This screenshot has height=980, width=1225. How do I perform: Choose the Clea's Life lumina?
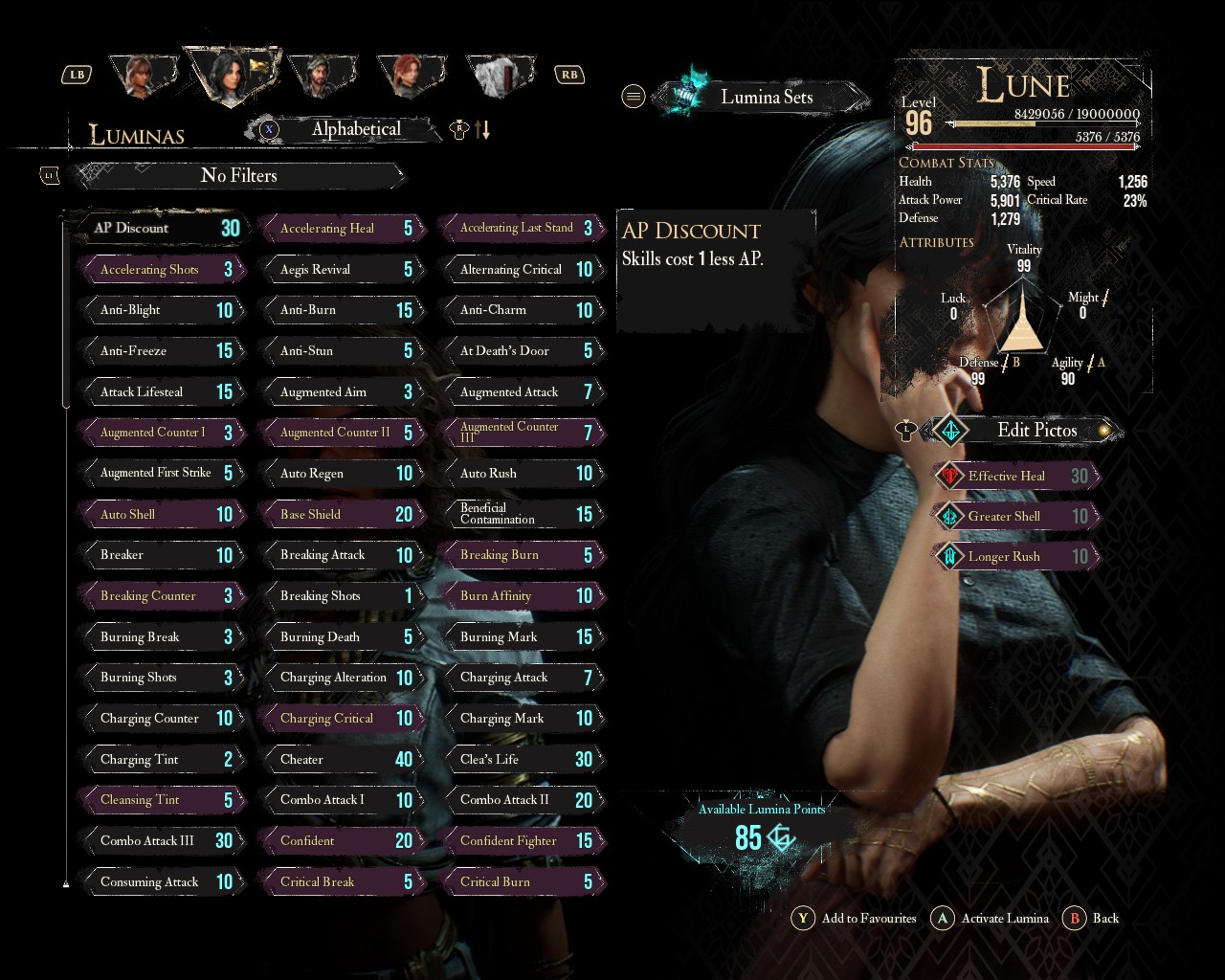point(523,760)
